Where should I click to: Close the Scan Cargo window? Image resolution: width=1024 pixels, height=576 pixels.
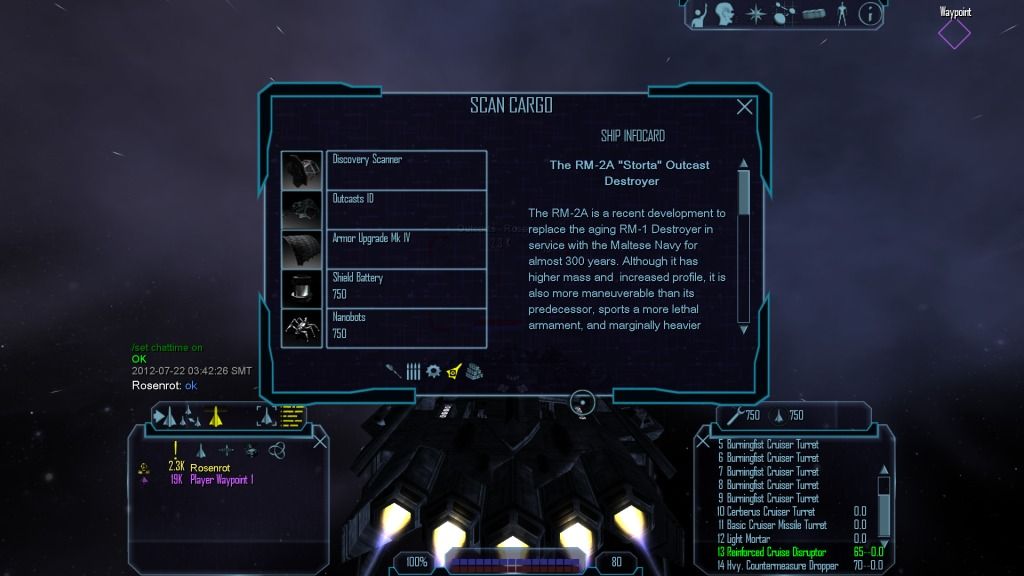point(745,107)
